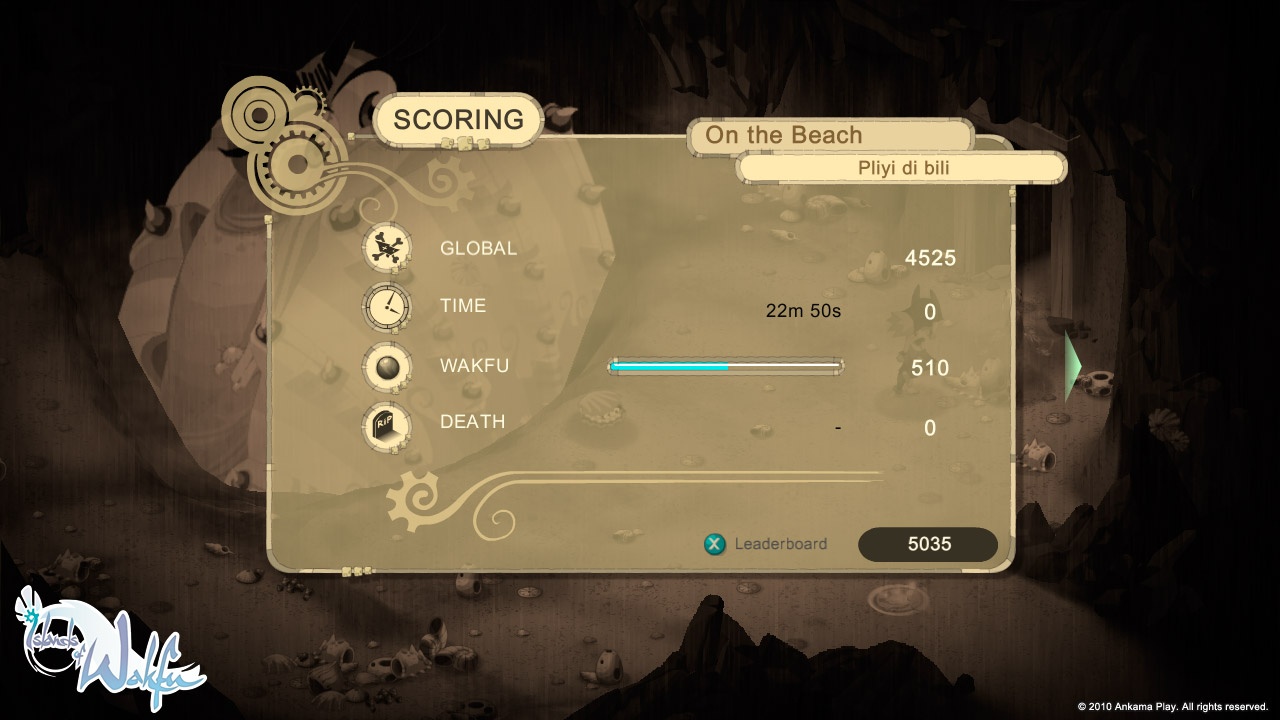Click the 22m 50s time reading
1280x720 pixels.
pyautogui.click(x=805, y=310)
